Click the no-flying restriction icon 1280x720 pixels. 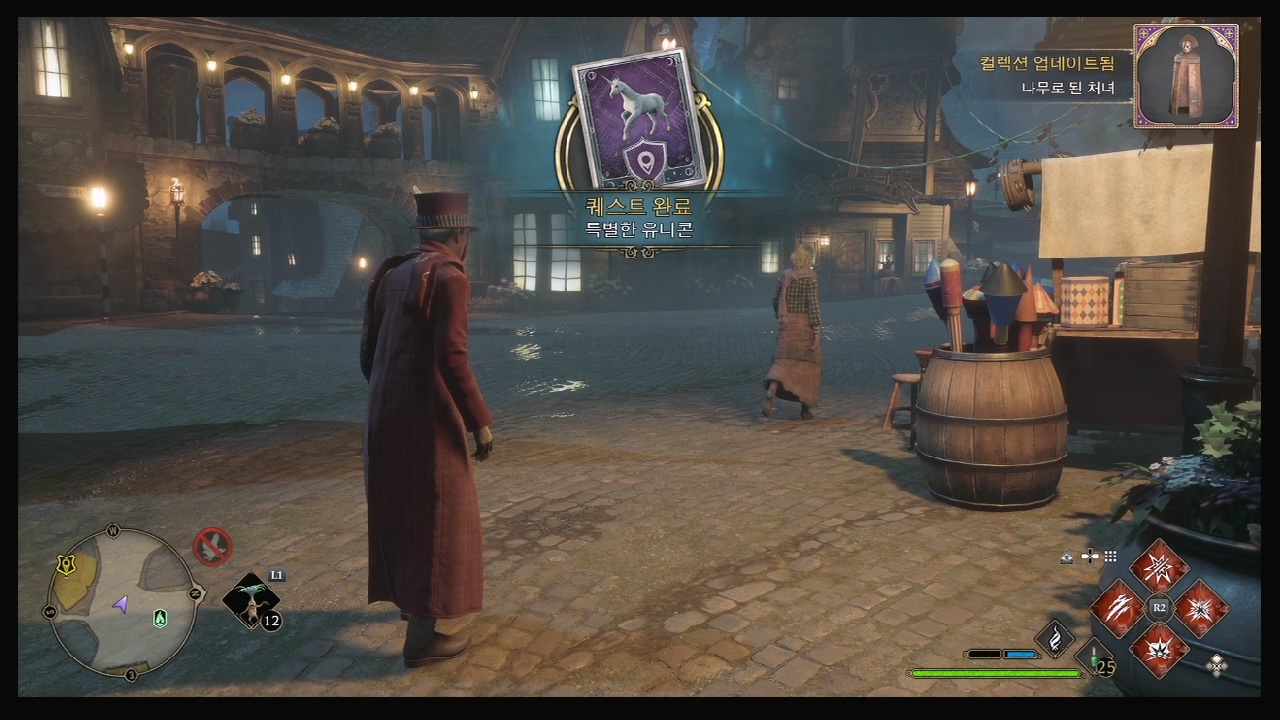point(213,546)
